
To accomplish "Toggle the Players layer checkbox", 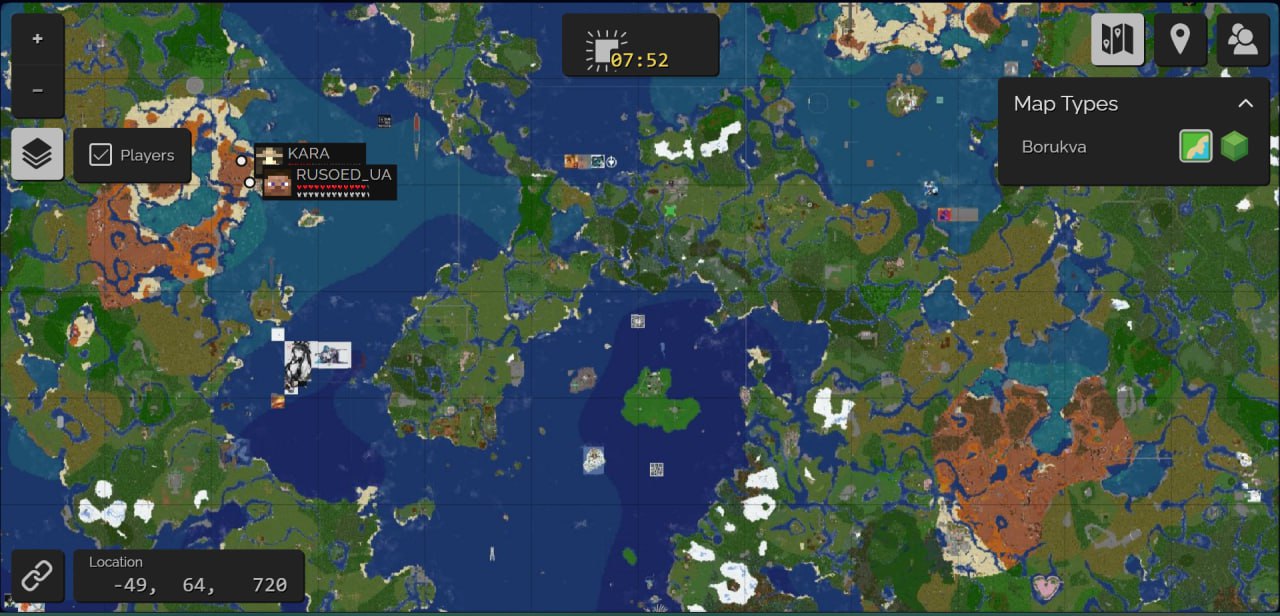I will click(x=100, y=155).
